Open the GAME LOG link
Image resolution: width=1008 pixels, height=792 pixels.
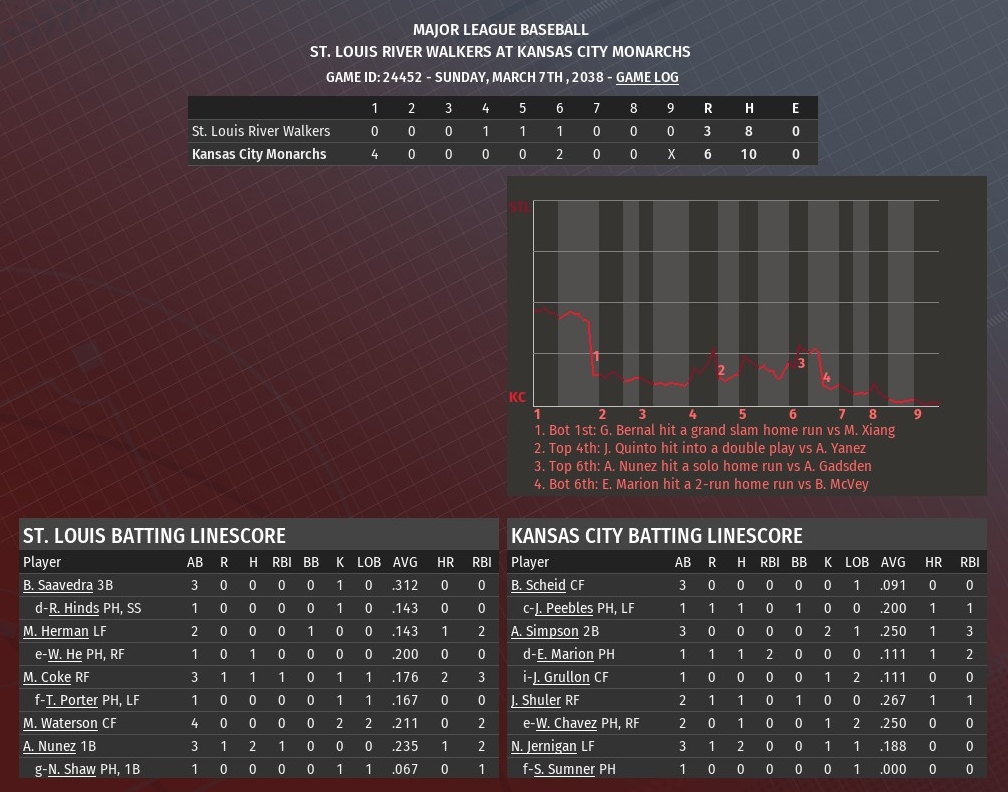pos(647,77)
